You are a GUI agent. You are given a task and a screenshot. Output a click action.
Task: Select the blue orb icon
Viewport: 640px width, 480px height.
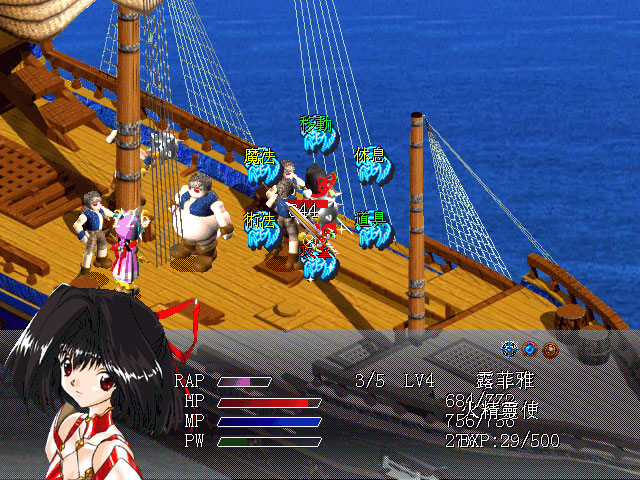coord(530,349)
